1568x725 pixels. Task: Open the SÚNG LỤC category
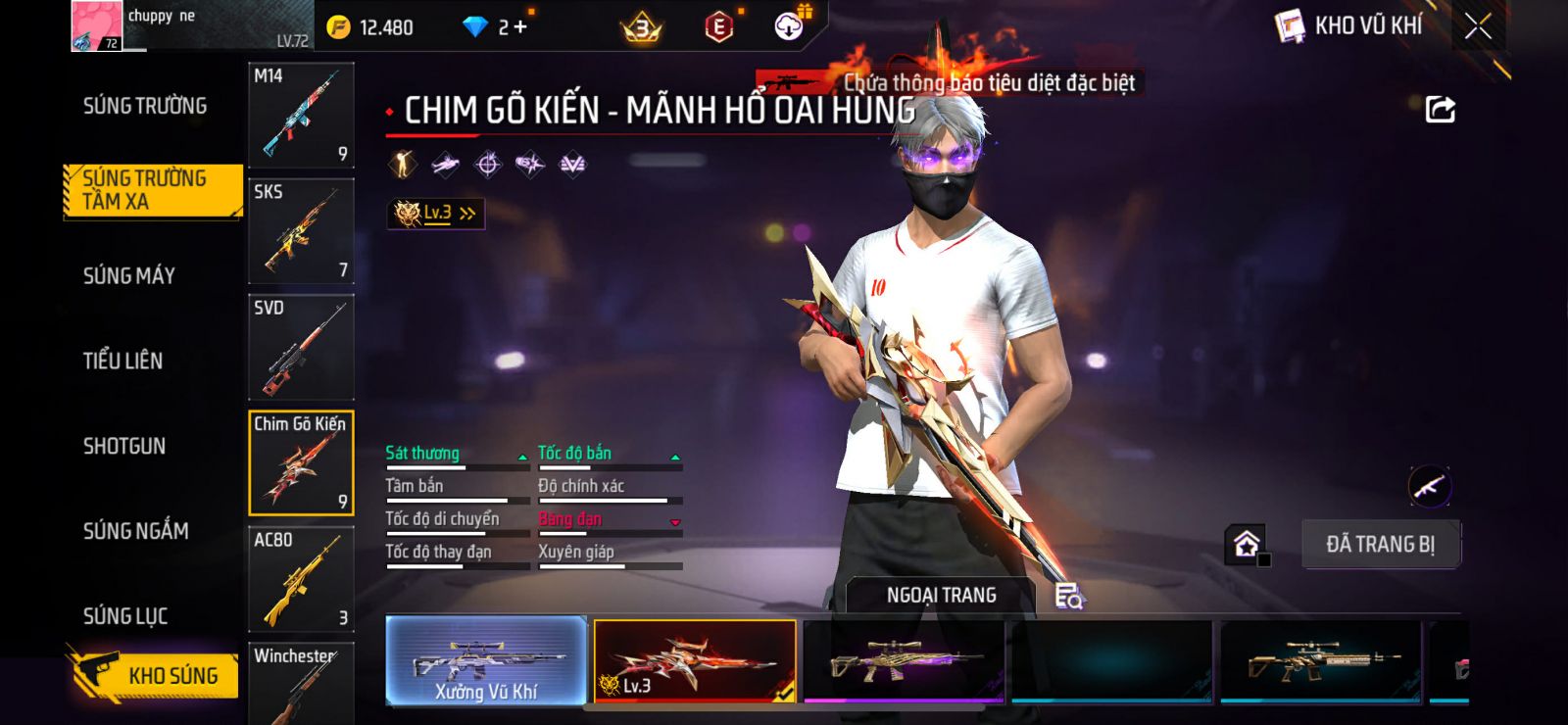click(x=125, y=616)
